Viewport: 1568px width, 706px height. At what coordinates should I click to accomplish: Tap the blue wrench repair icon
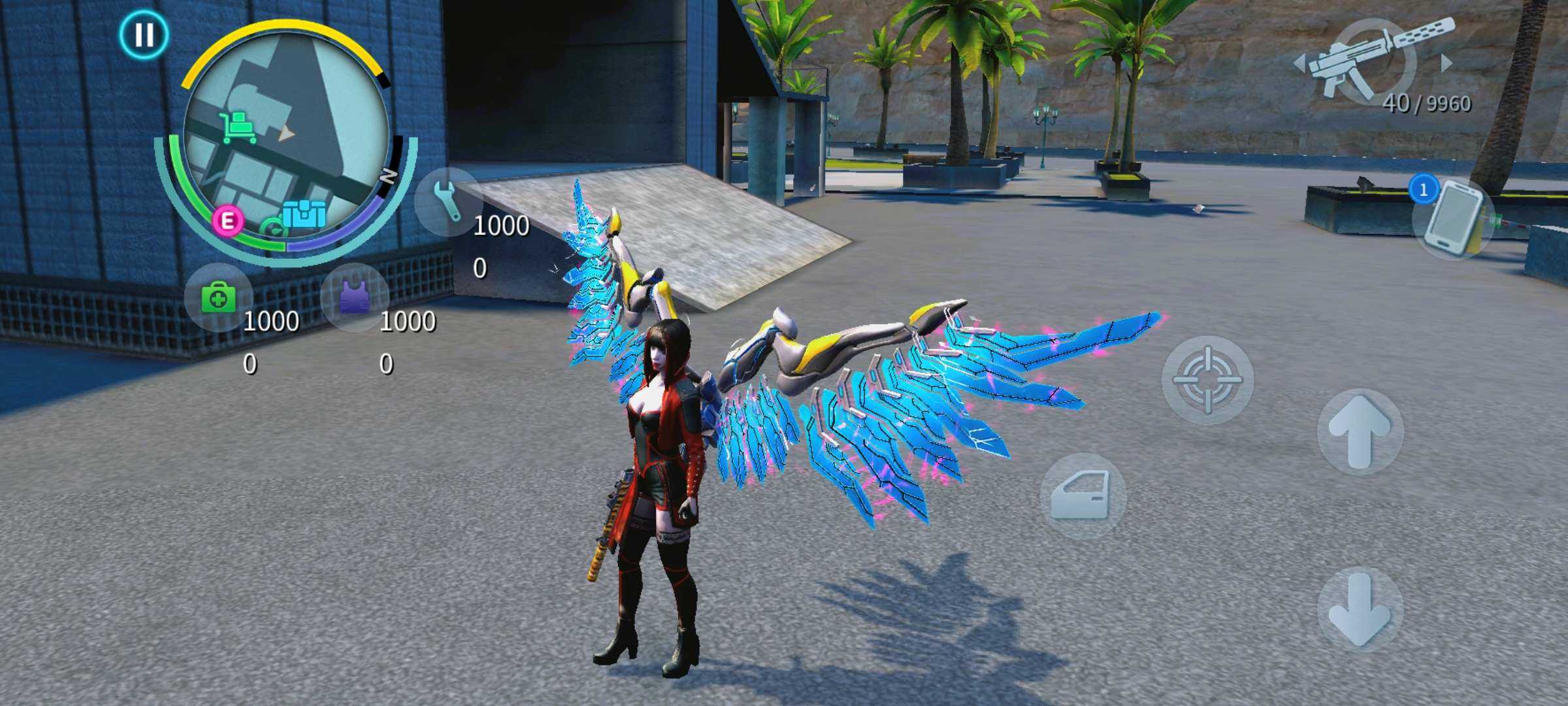pos(448,201)
